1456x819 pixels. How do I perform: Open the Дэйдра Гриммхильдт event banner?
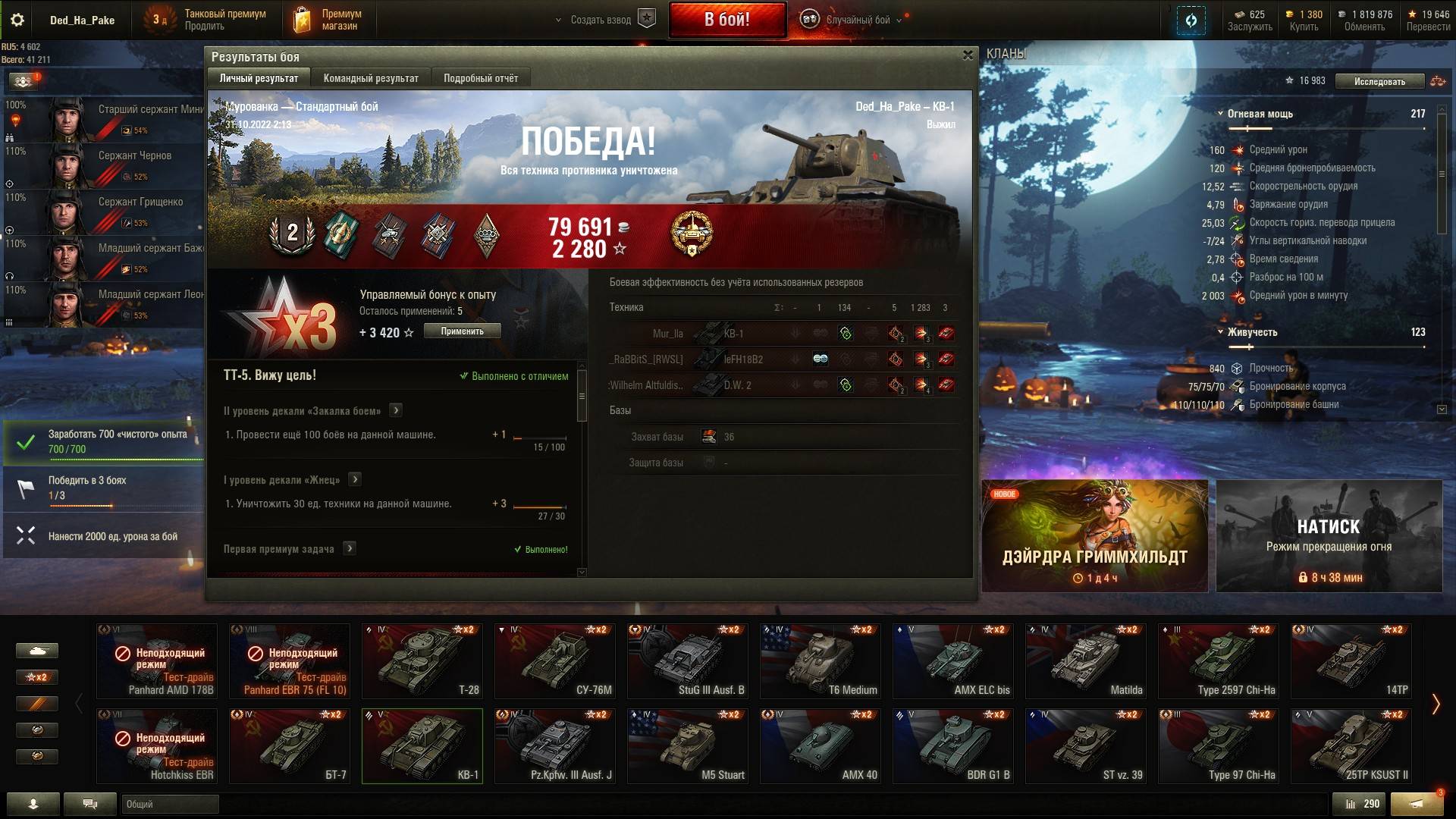coord(1094,535)
